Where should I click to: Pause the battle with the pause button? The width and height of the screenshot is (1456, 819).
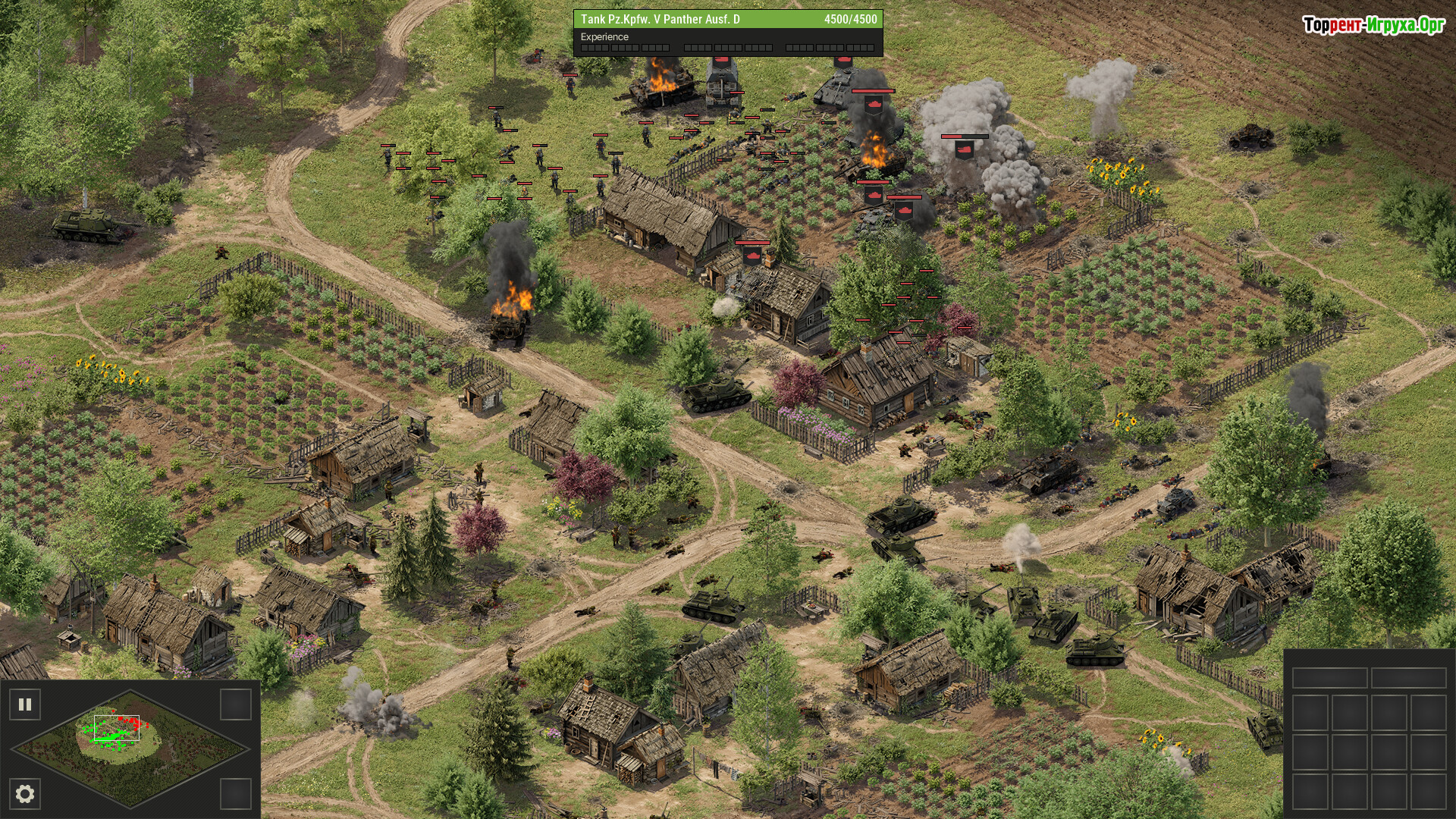coord(25,704)
